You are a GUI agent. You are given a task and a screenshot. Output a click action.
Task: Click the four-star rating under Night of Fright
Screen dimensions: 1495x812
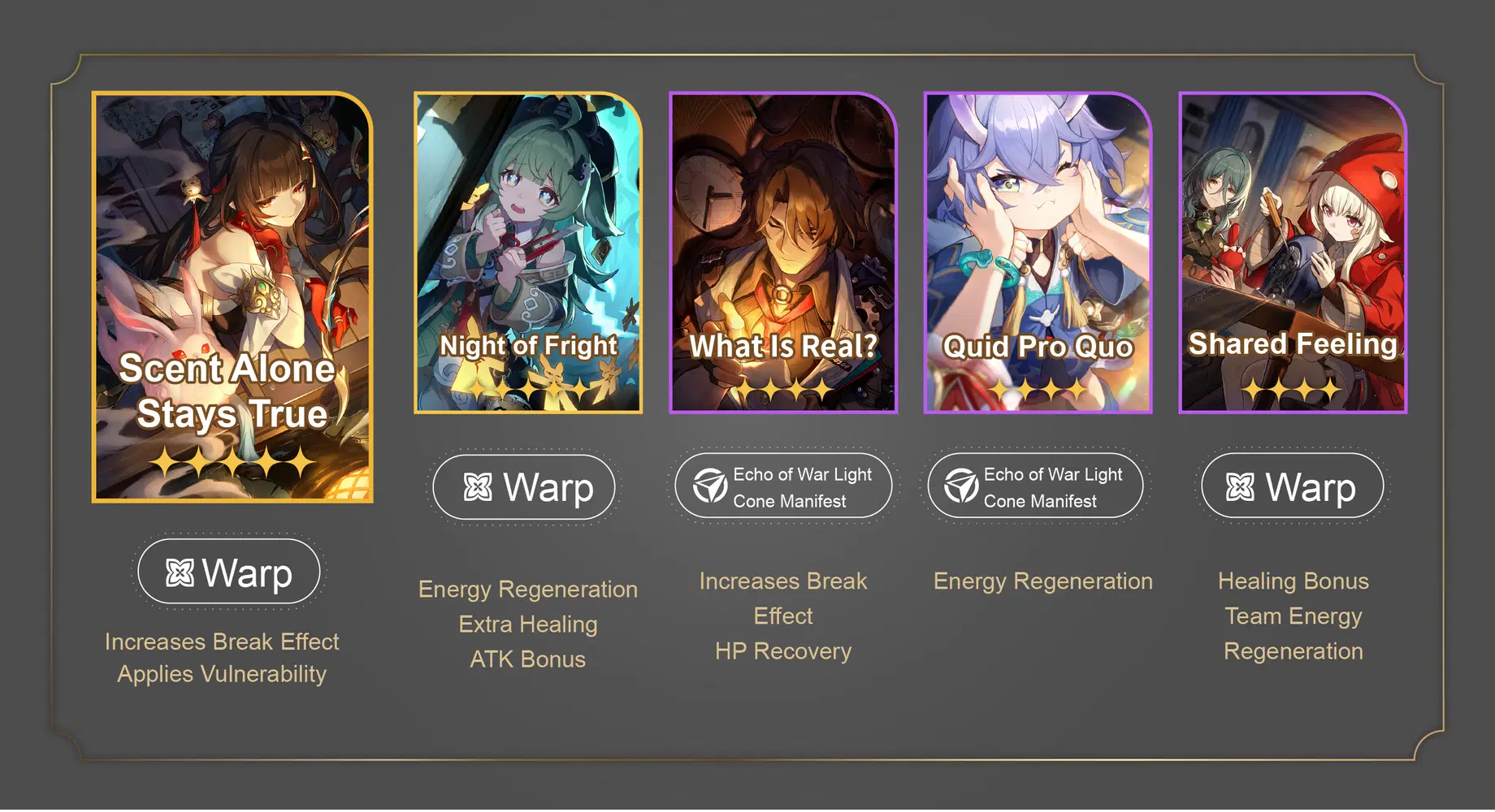[x=528, y=388]
